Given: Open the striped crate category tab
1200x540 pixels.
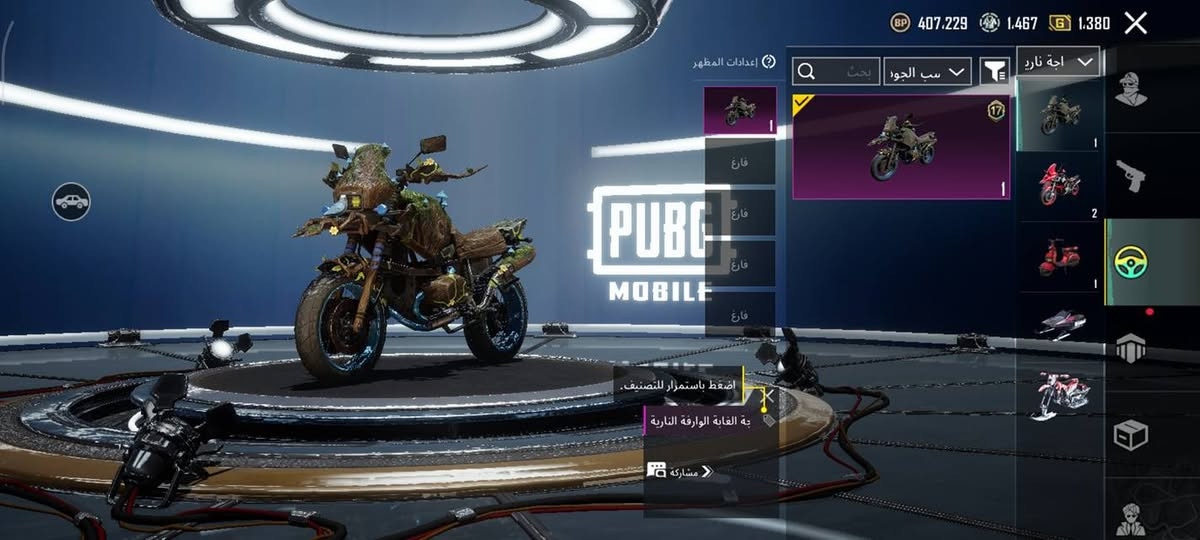Looking at the screenshot, I should point(1131,349).
